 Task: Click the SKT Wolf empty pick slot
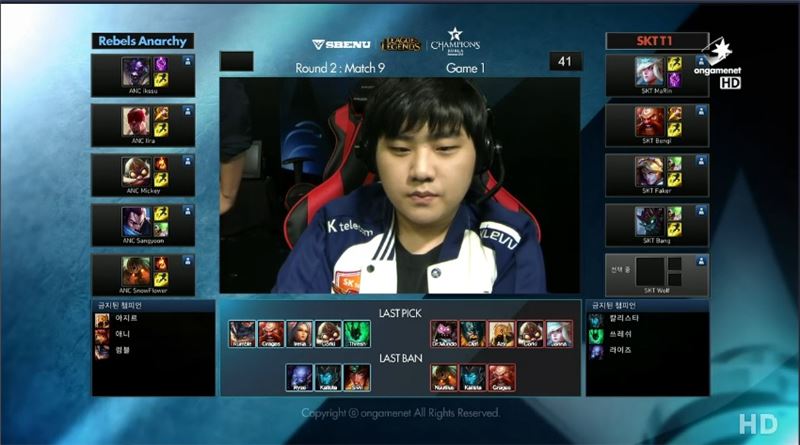pos(657,272)
